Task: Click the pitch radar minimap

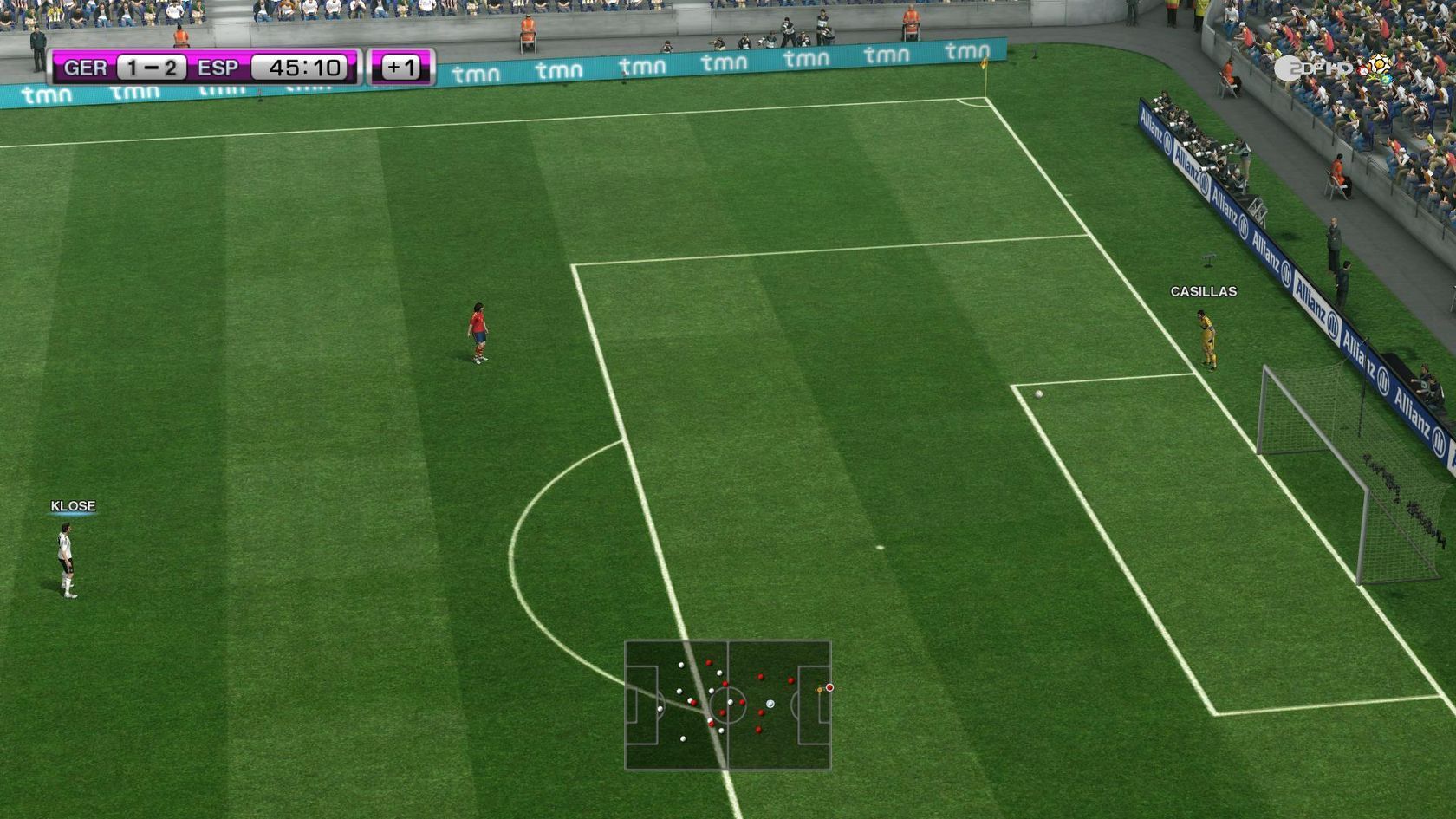Action: click(728, 705)
